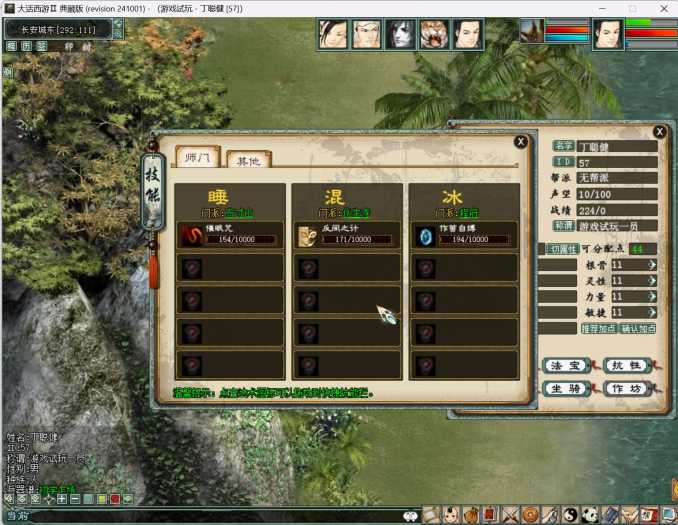Increase the 敏捷 attribute with its arrow
This screenshot has width=678, height=525.
(x=652, y=312)
